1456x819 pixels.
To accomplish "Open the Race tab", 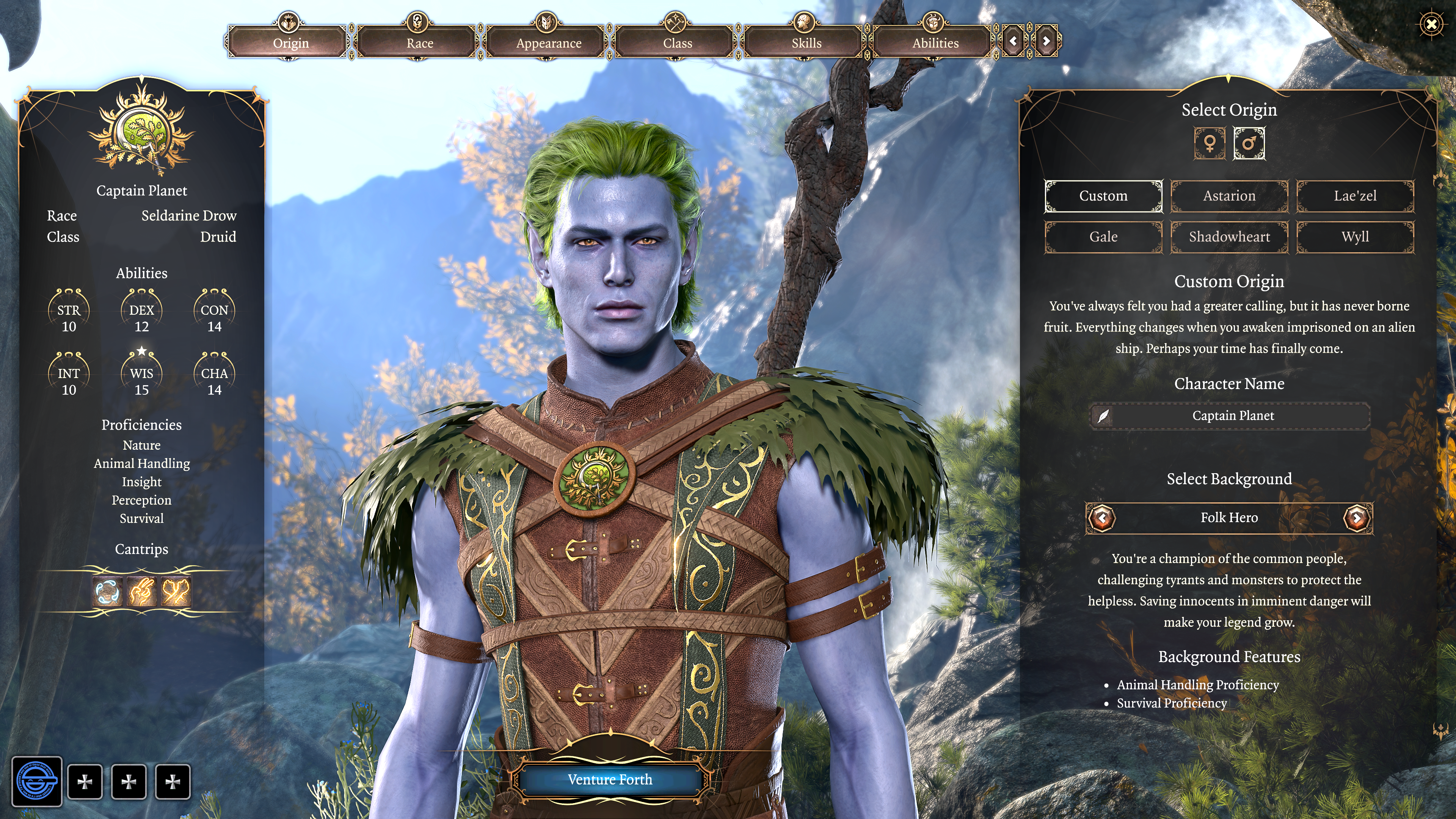I will [419, 43].
